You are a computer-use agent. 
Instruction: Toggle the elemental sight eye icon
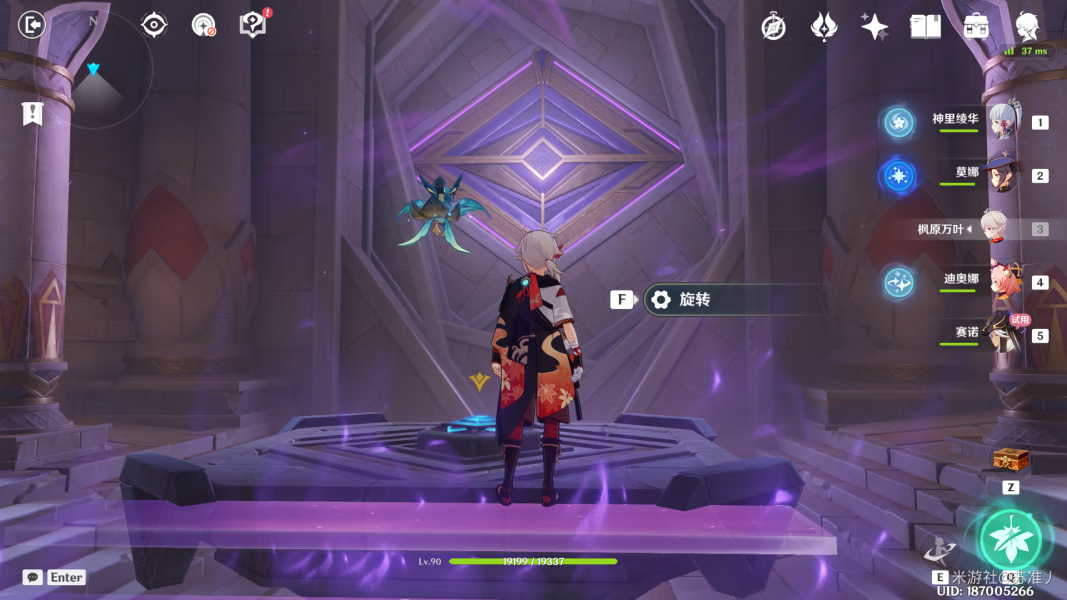(x=154, y=24)
